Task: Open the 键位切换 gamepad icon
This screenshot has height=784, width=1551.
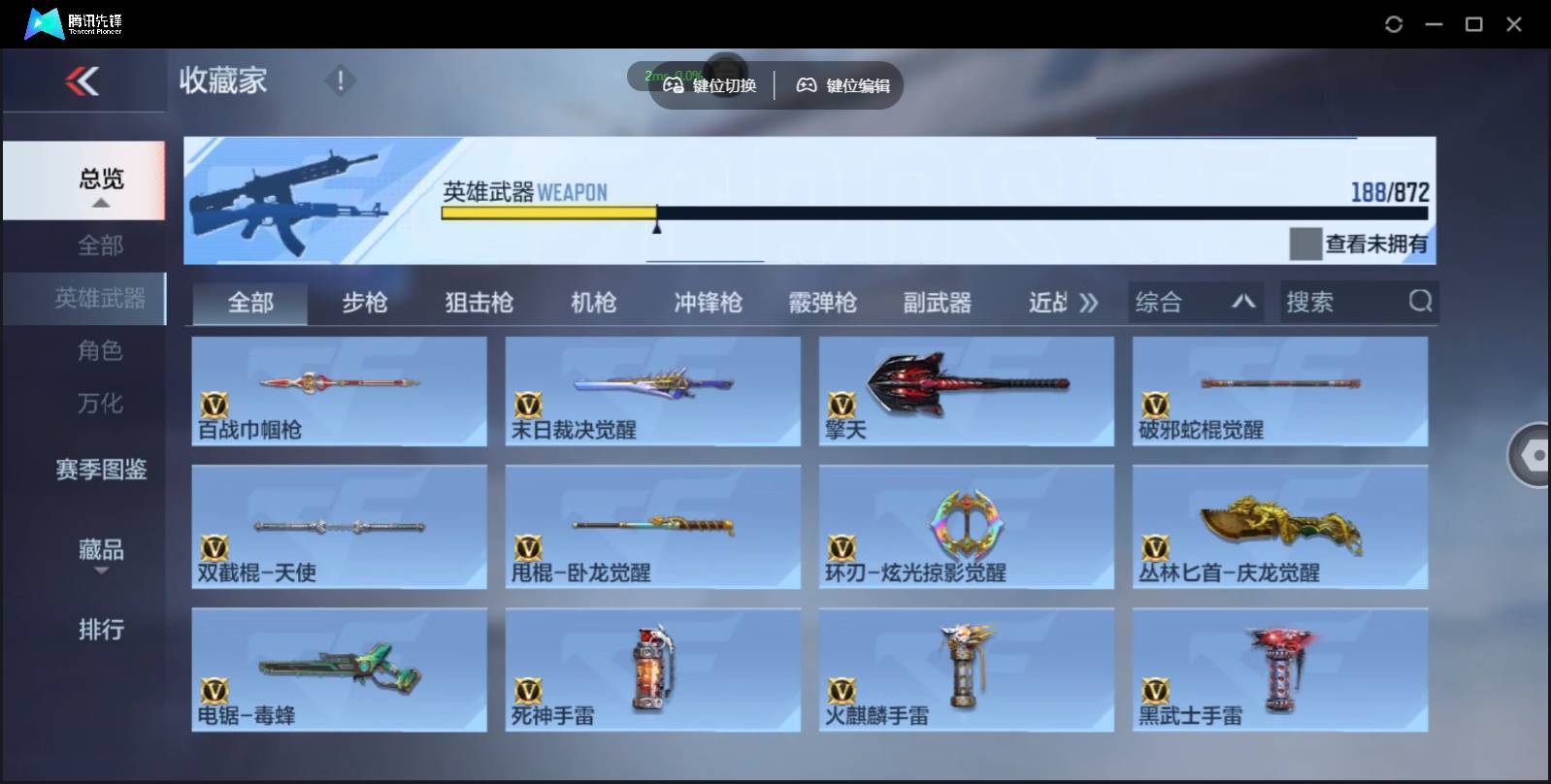Action: pyautogui.click(x=709, y=84)
